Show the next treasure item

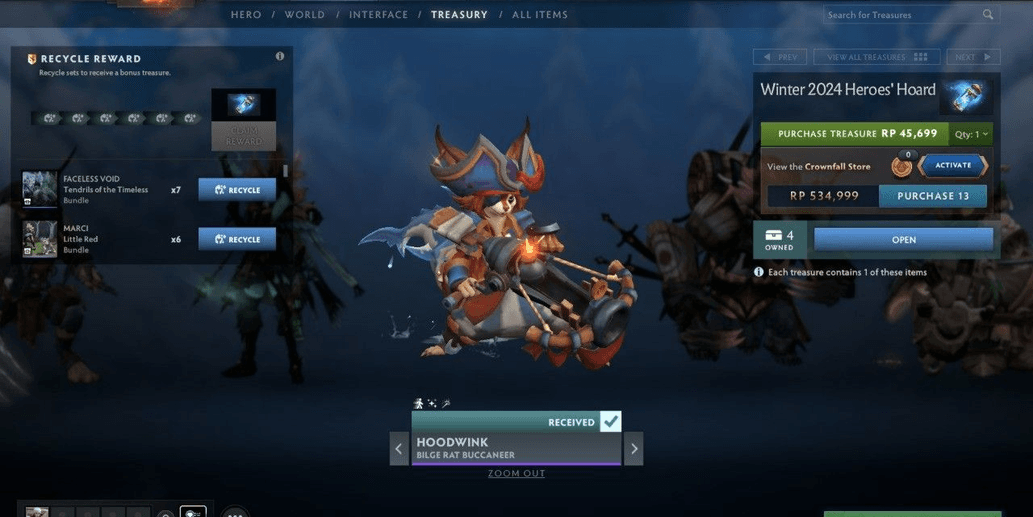coord(633,449)
